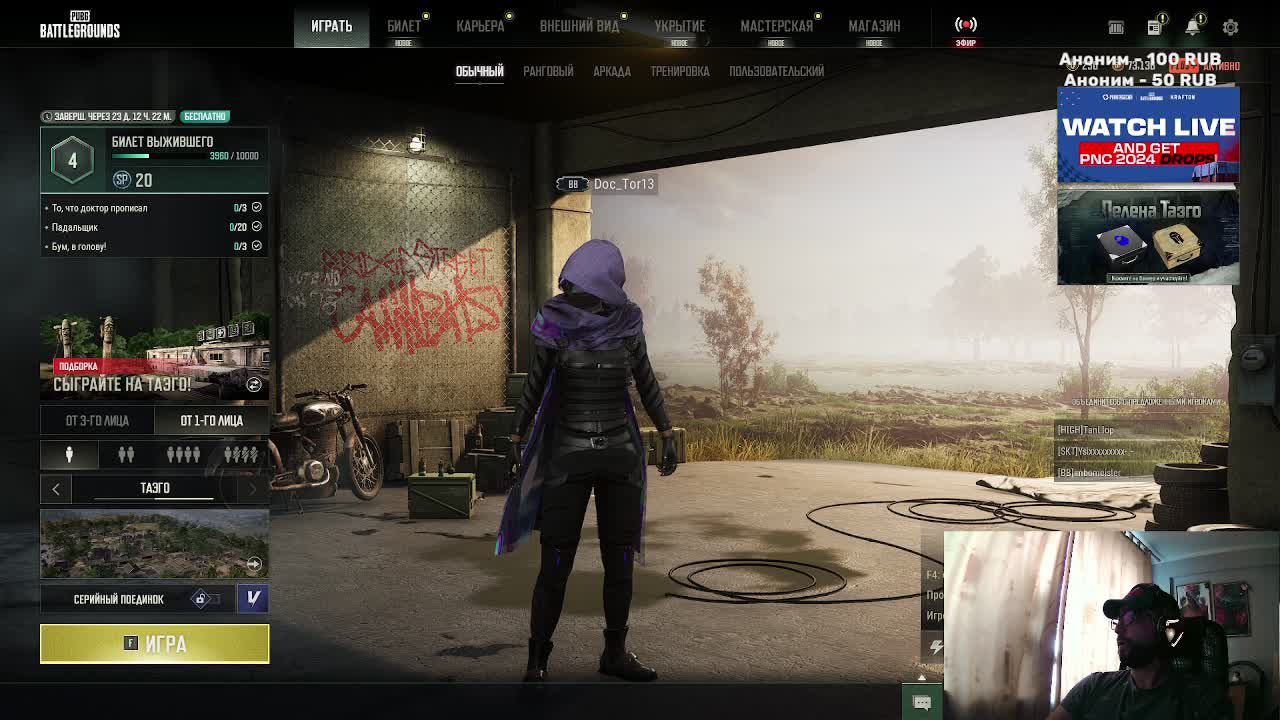Screen dimensions: 1280x720
Task: Go to the УКРЫТИЕ tab
Action: (x=679, y=26)
